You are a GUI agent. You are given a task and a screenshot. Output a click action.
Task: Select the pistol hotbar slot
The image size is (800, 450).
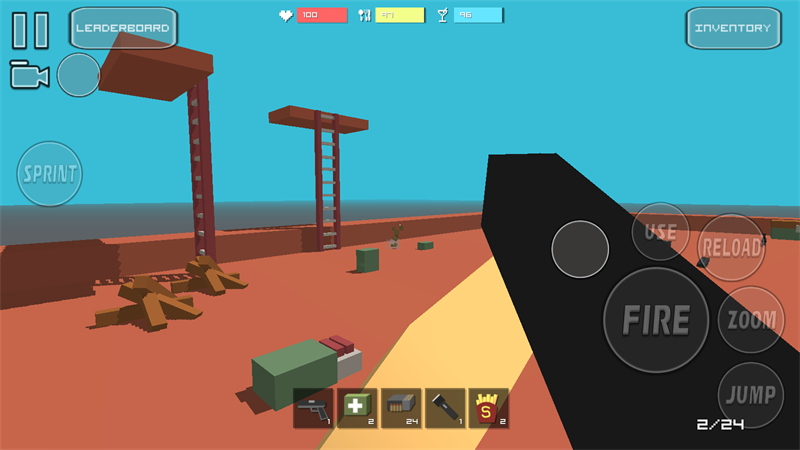313,408
